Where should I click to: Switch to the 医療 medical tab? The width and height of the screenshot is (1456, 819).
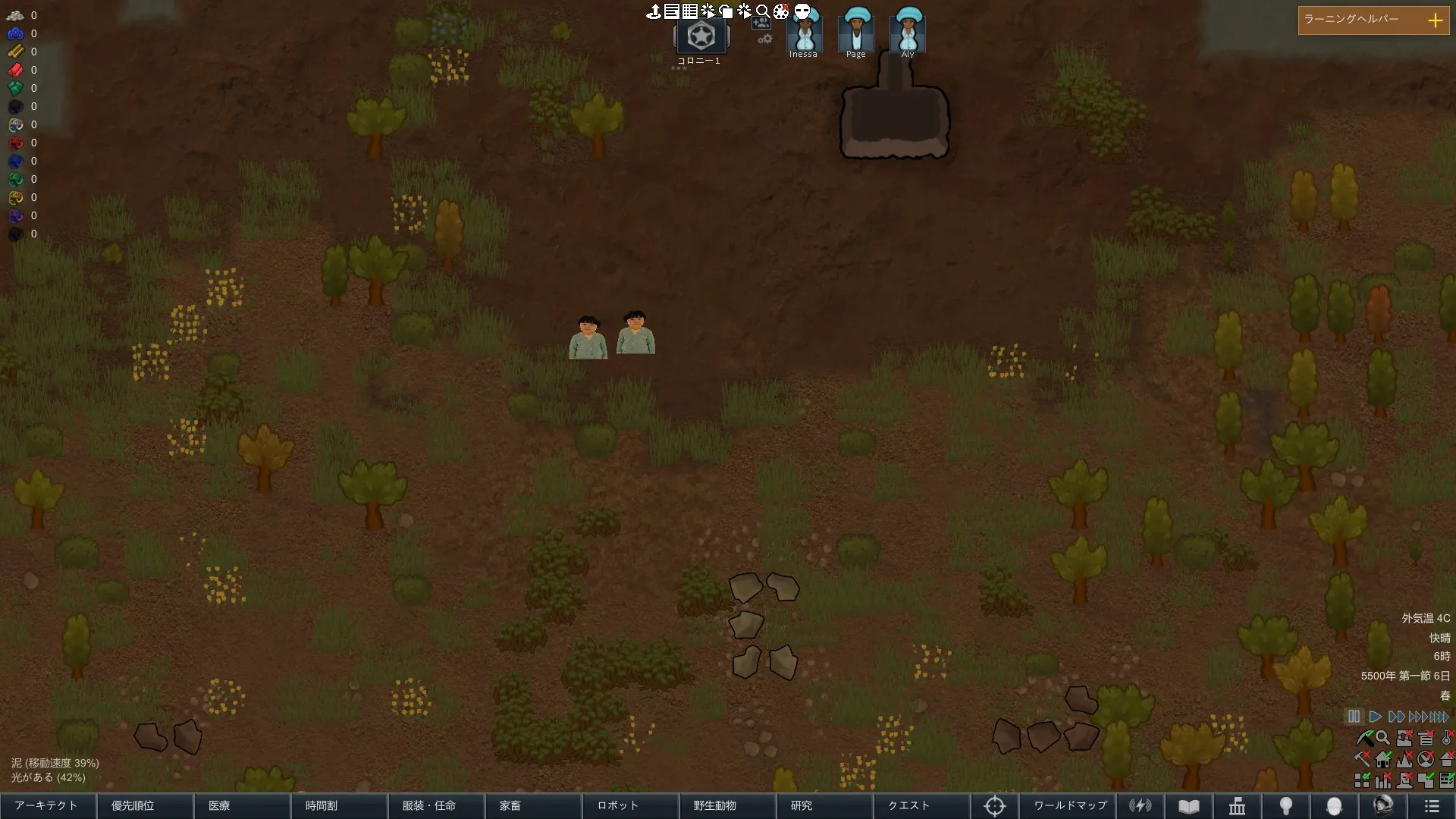point(242,805)
